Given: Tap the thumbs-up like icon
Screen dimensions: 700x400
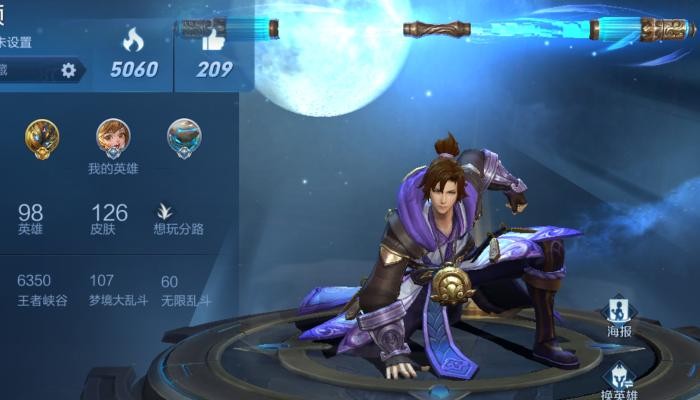Looking at the screenshot, I should [x=214, y=40].
